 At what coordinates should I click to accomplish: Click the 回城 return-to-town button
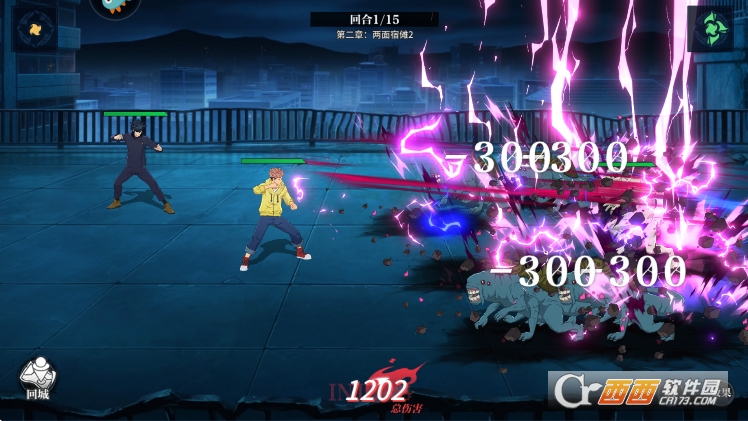coord(37,377)
